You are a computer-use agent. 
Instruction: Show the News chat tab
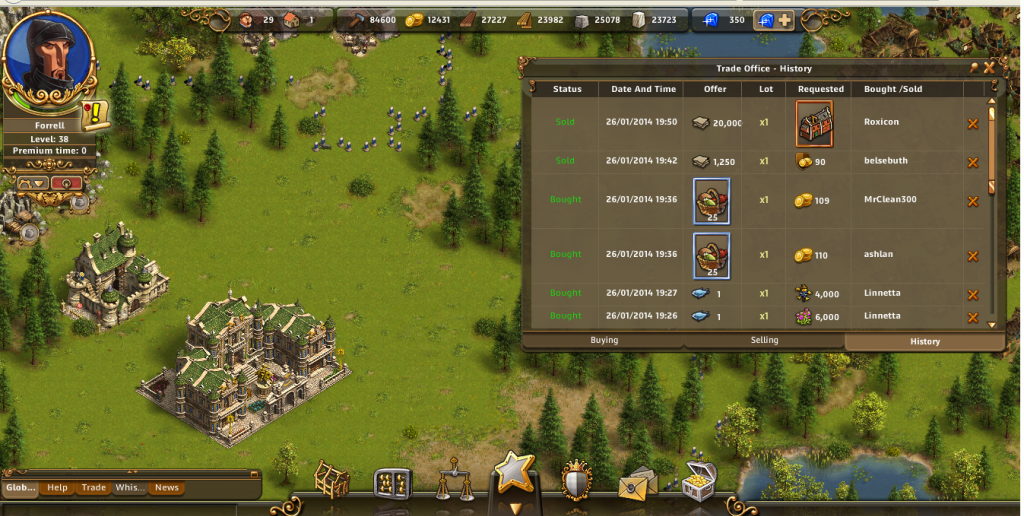coord(166,488)
